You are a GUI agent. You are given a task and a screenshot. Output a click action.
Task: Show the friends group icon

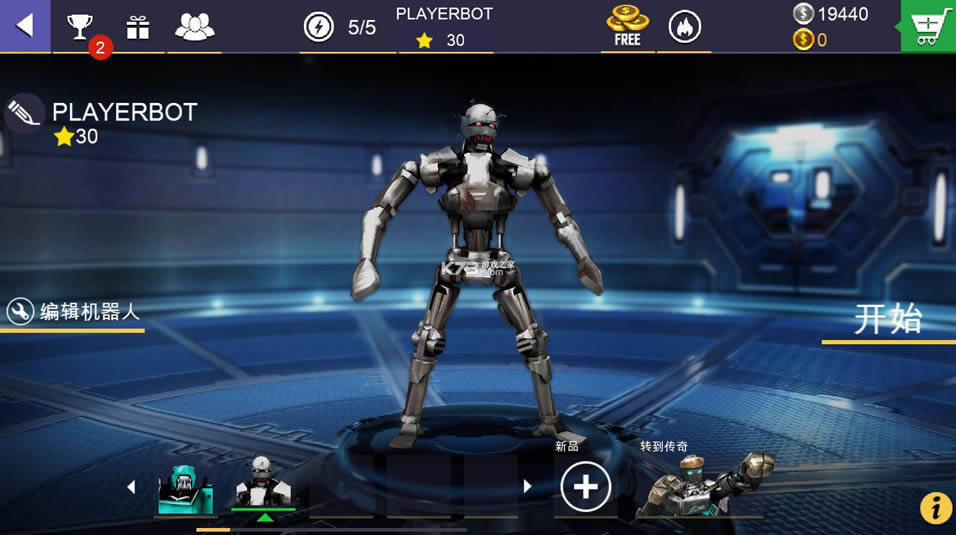click(195, 27)
